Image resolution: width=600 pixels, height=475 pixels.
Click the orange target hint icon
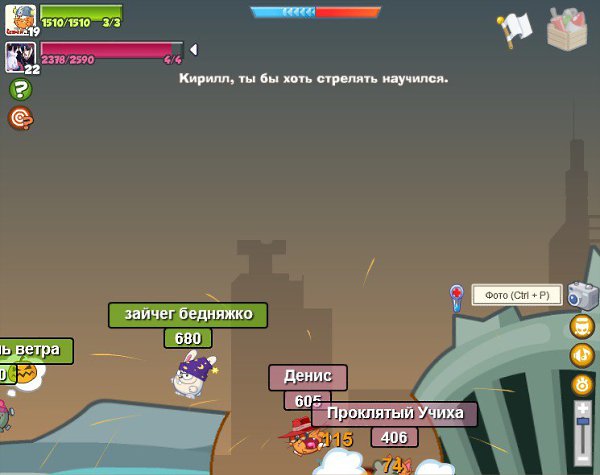19,118
